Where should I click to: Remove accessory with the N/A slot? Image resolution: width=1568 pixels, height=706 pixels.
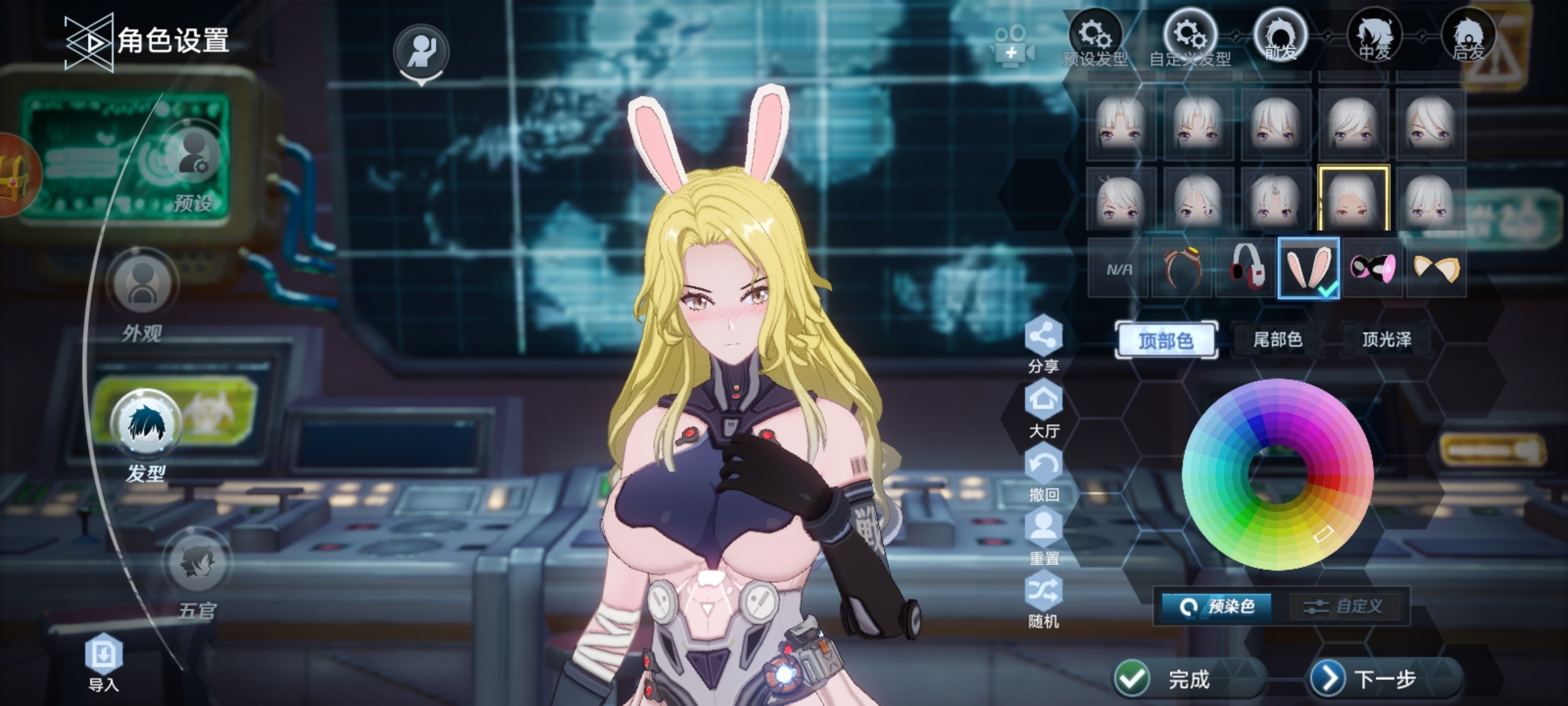click(1119, 269)
